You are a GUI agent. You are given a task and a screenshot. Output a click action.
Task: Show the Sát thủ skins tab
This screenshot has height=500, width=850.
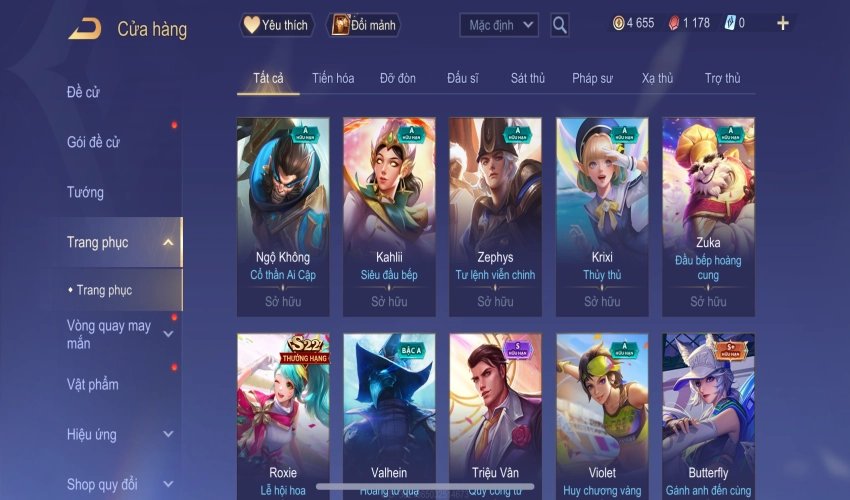point(527,78)
